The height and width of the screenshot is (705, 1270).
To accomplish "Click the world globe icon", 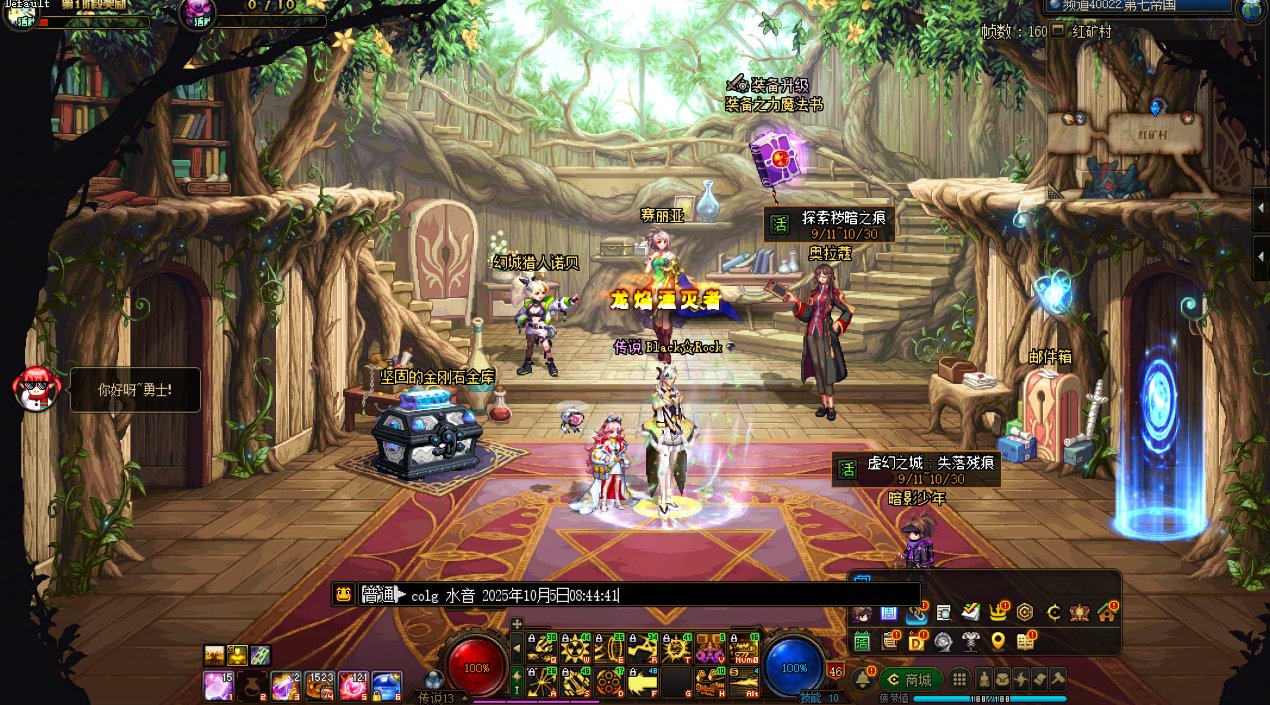I will point(1252,9).
